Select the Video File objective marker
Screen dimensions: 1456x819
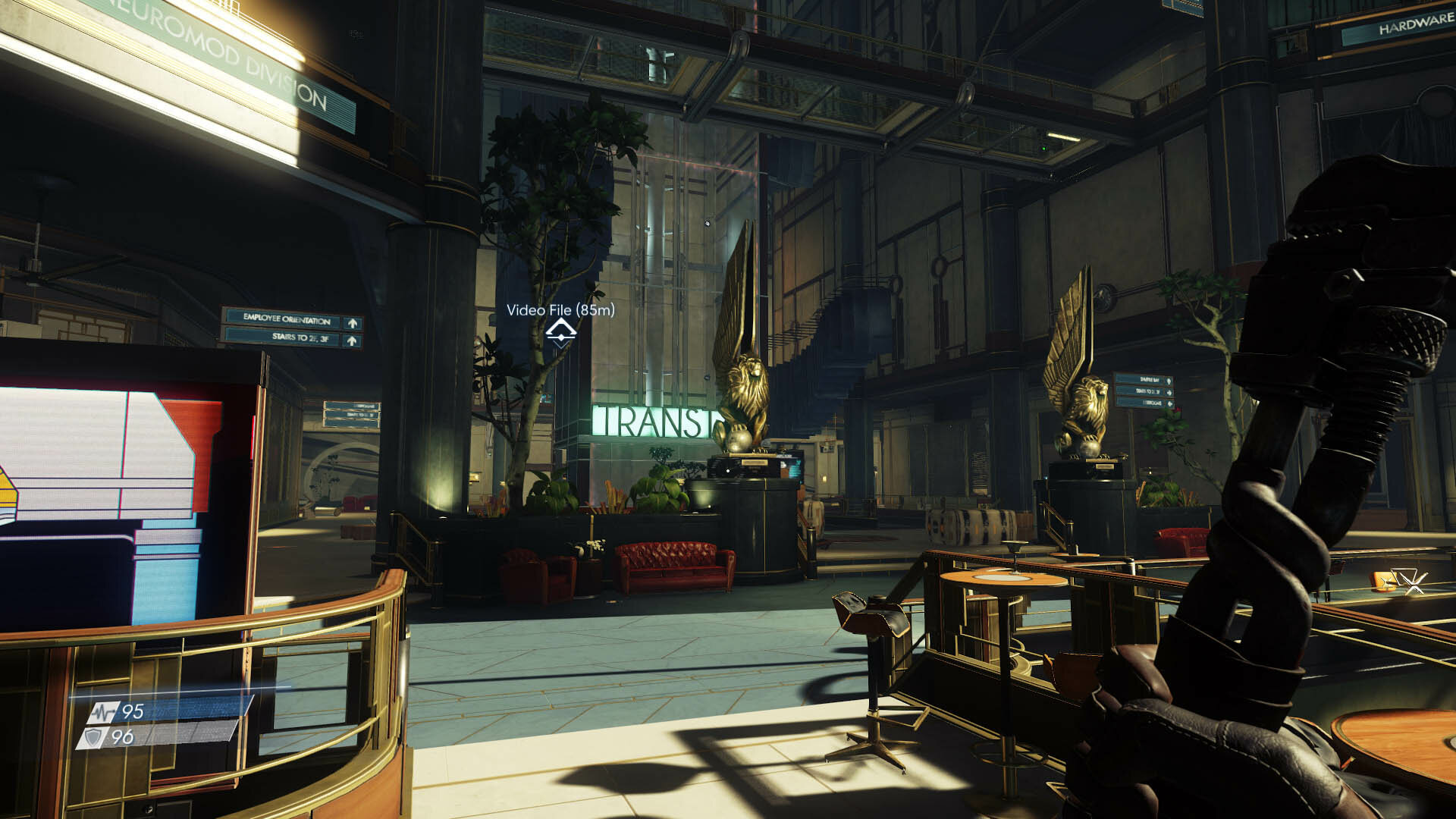pyautogui.click(x=560, y=331)
